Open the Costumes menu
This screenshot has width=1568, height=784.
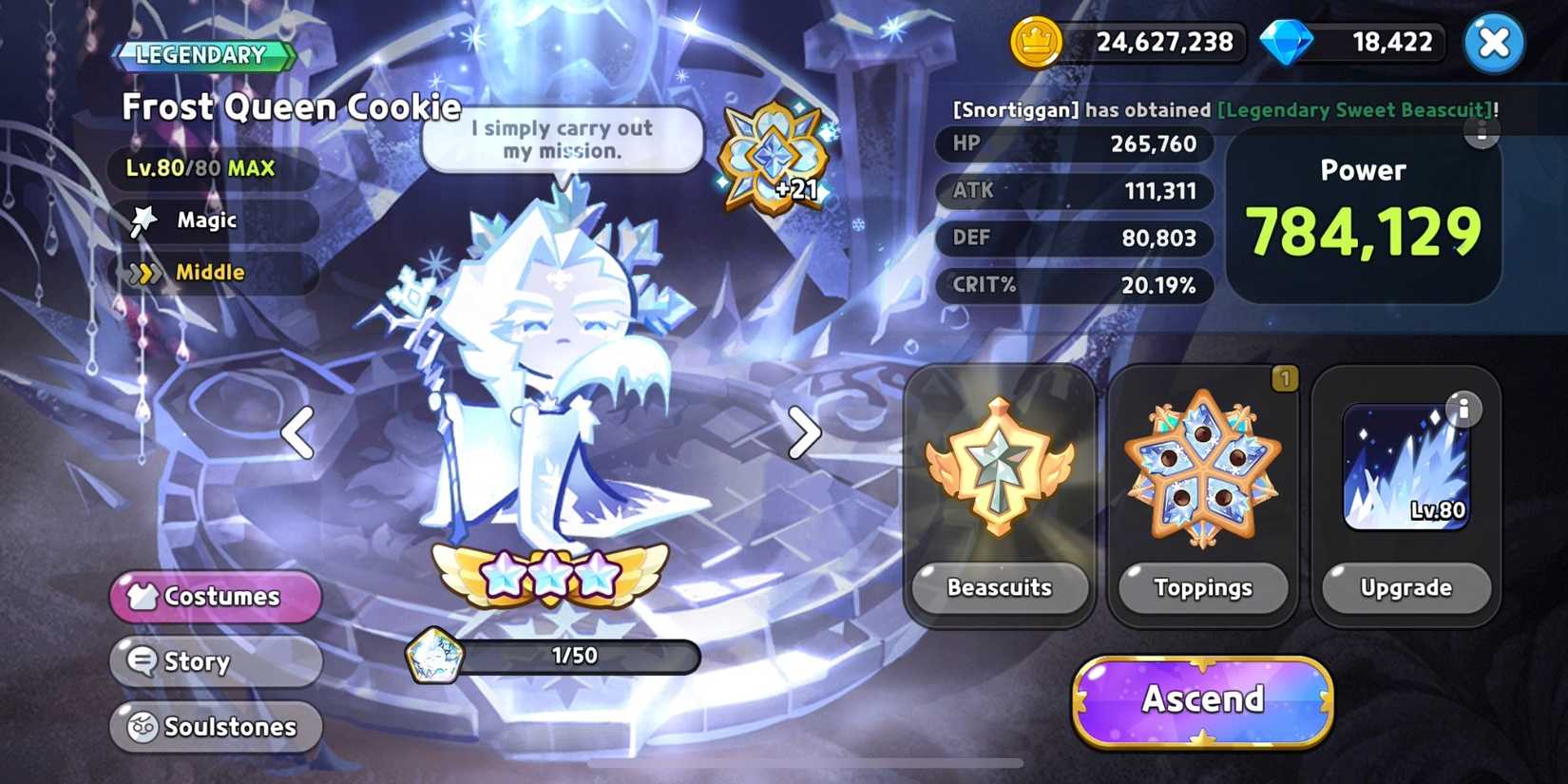pyautogui.click(x=214, y=597)
